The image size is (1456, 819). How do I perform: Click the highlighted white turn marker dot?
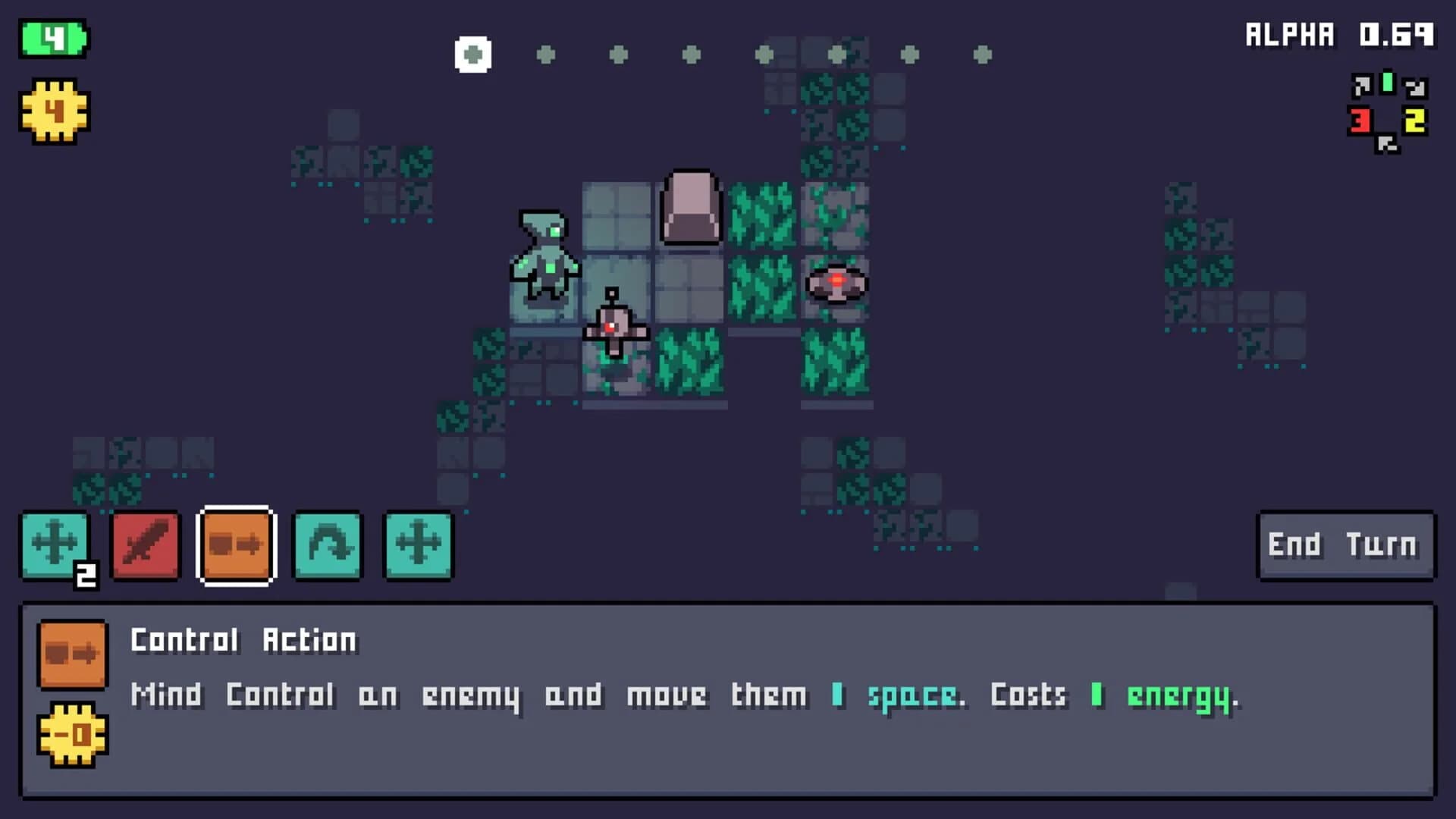coord(472,54)
